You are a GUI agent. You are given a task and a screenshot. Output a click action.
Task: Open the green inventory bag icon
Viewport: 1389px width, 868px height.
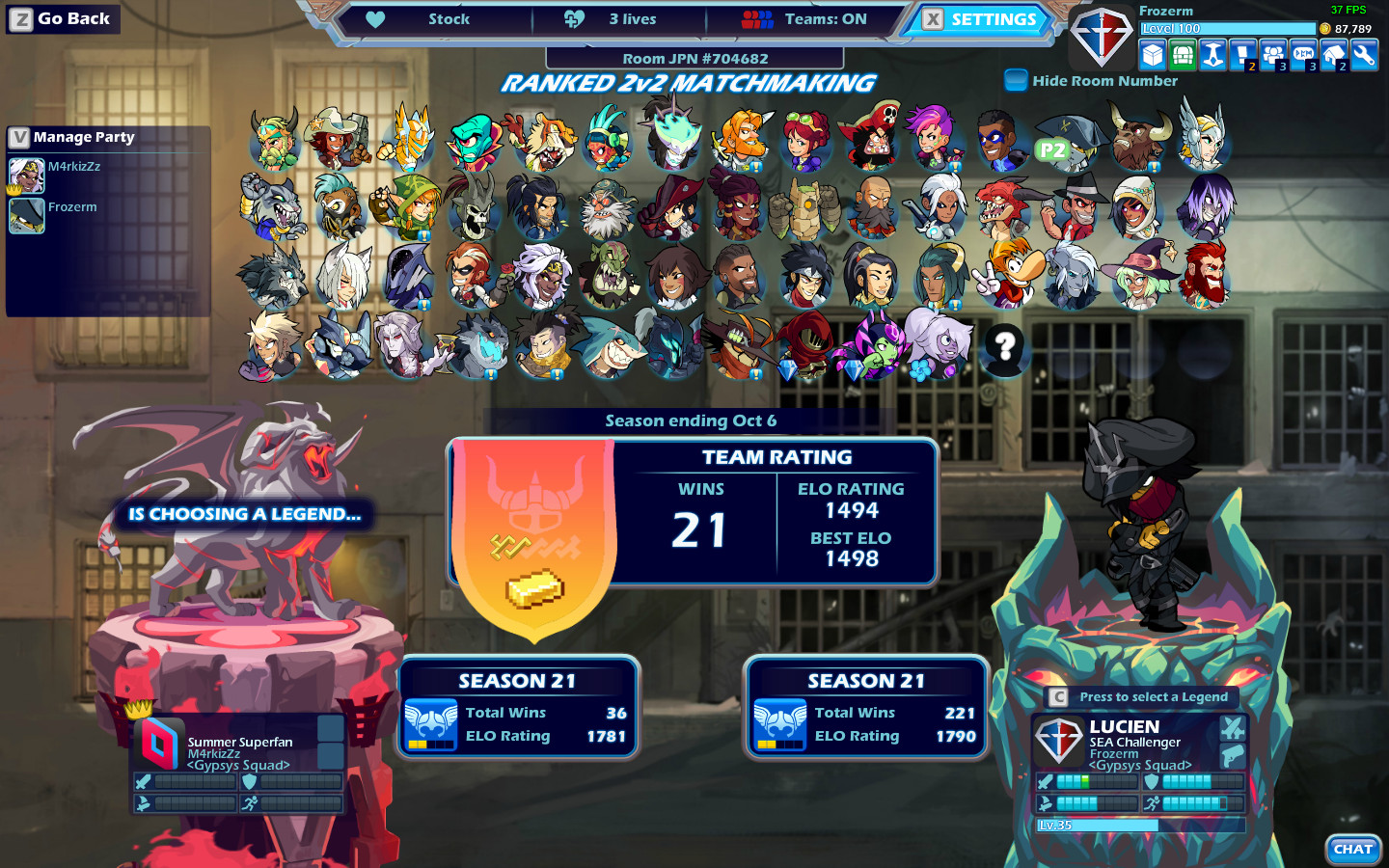tap(1181, 55)
